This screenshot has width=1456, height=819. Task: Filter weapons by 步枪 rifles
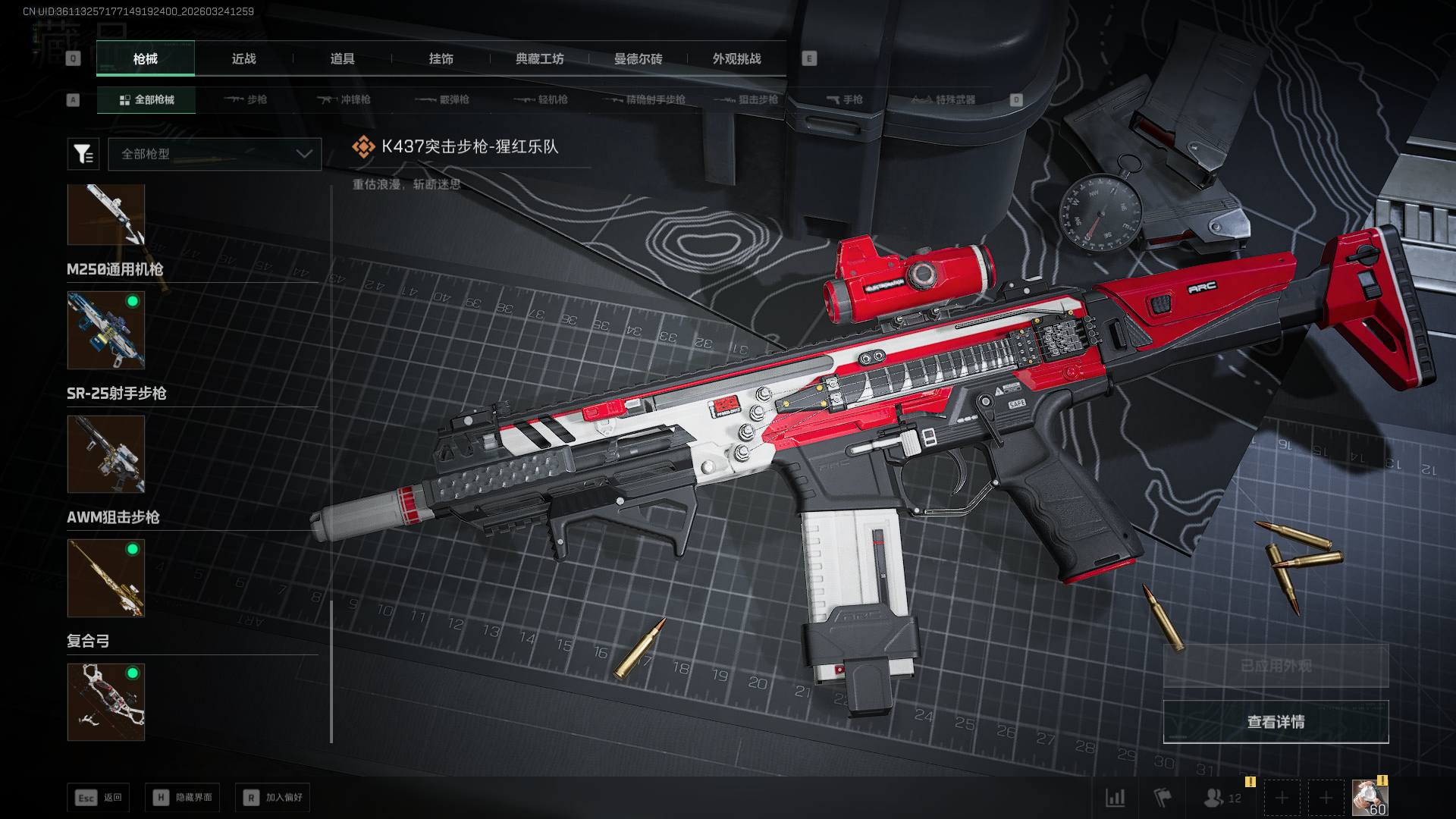click(x=246, y=99)
